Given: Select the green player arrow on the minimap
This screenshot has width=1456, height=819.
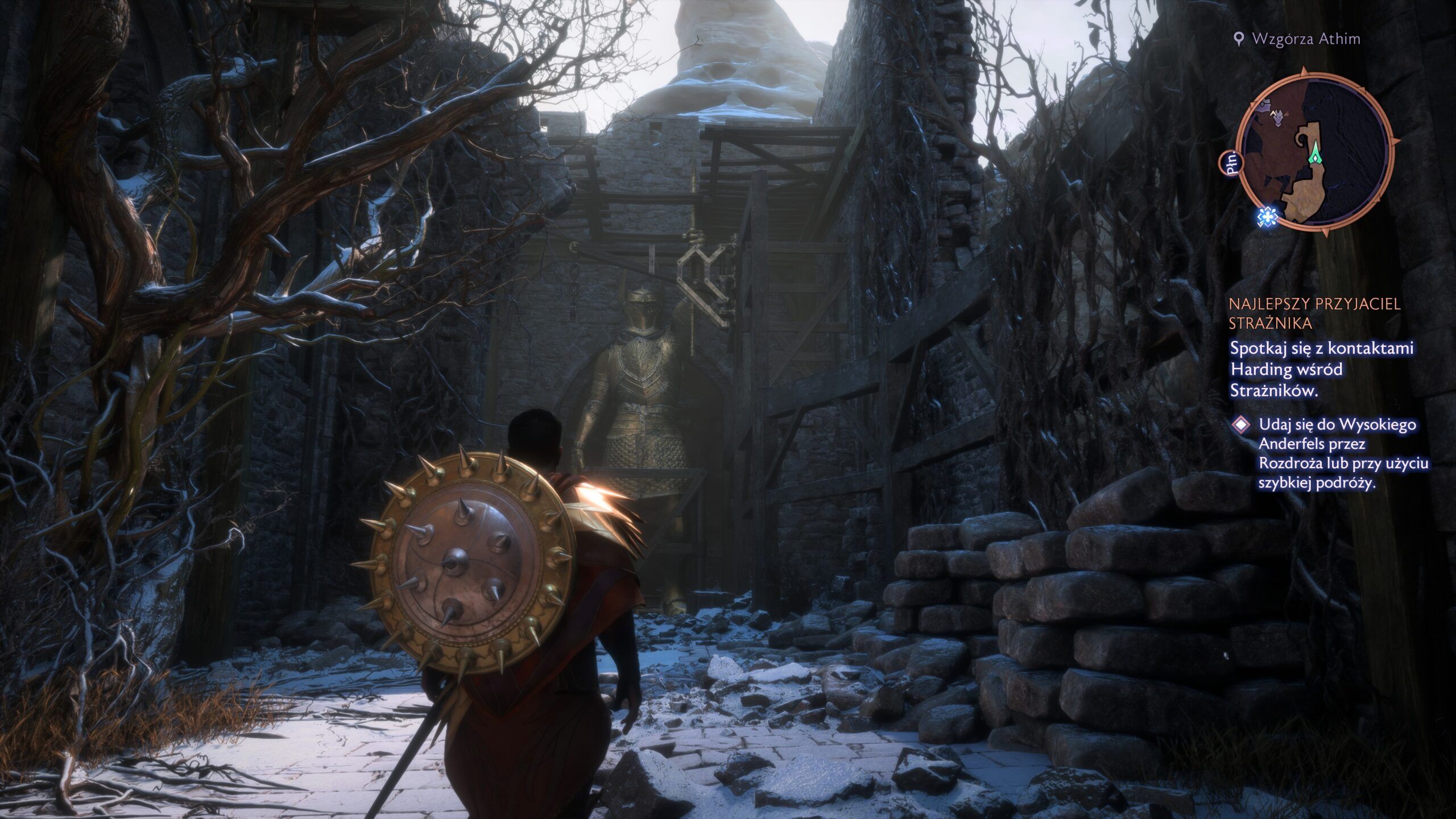Looking at the screenshot, I should click(1316, 154).
